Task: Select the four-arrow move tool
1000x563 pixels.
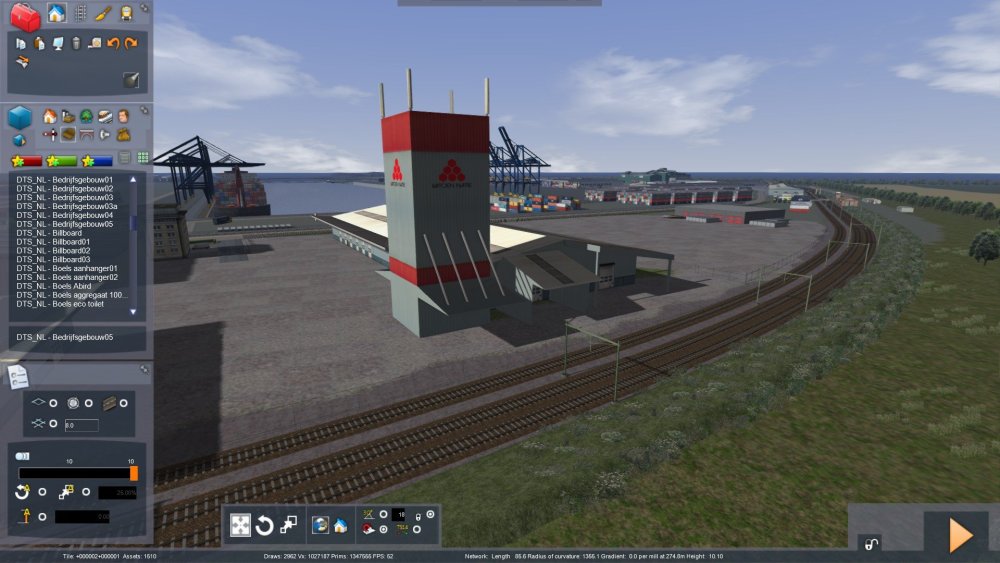Action: coord(241,525)
